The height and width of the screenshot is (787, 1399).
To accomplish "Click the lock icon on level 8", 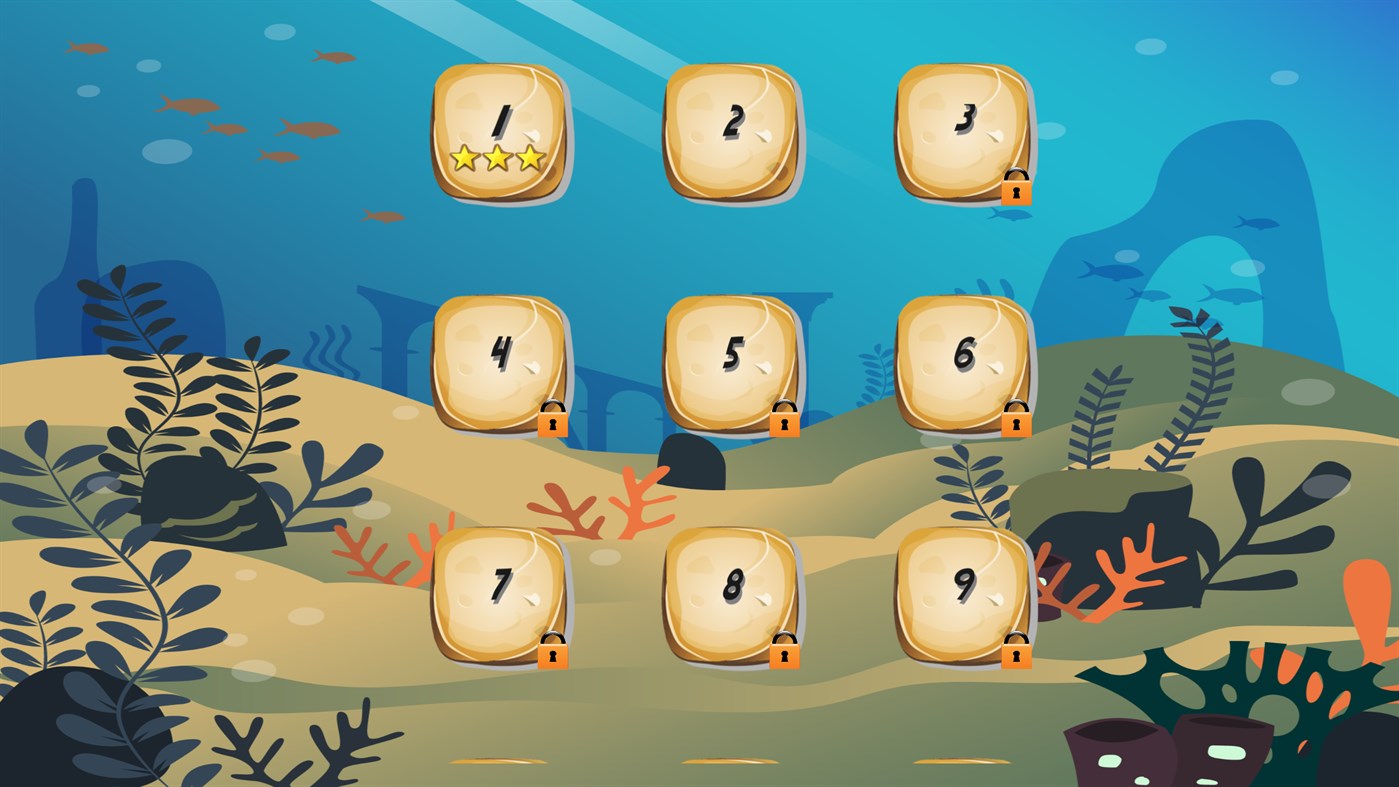I will [x=784, y=654].
